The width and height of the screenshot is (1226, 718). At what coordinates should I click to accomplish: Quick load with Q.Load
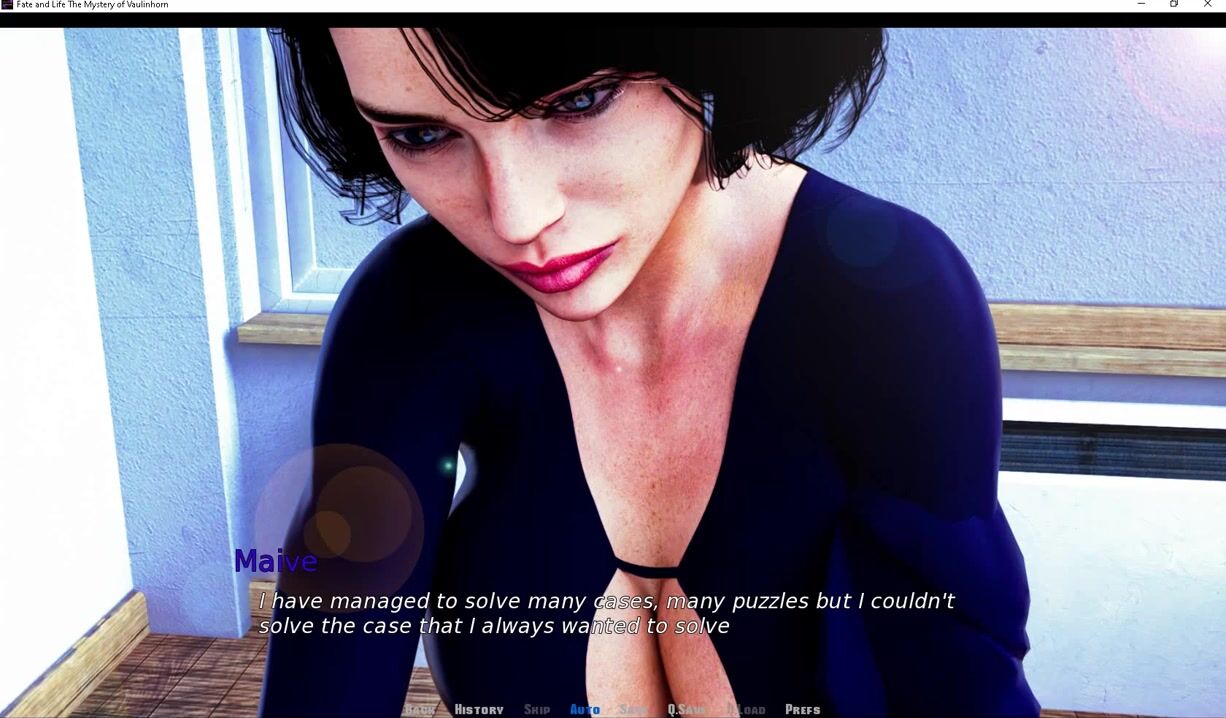click(x=745, y=709)
